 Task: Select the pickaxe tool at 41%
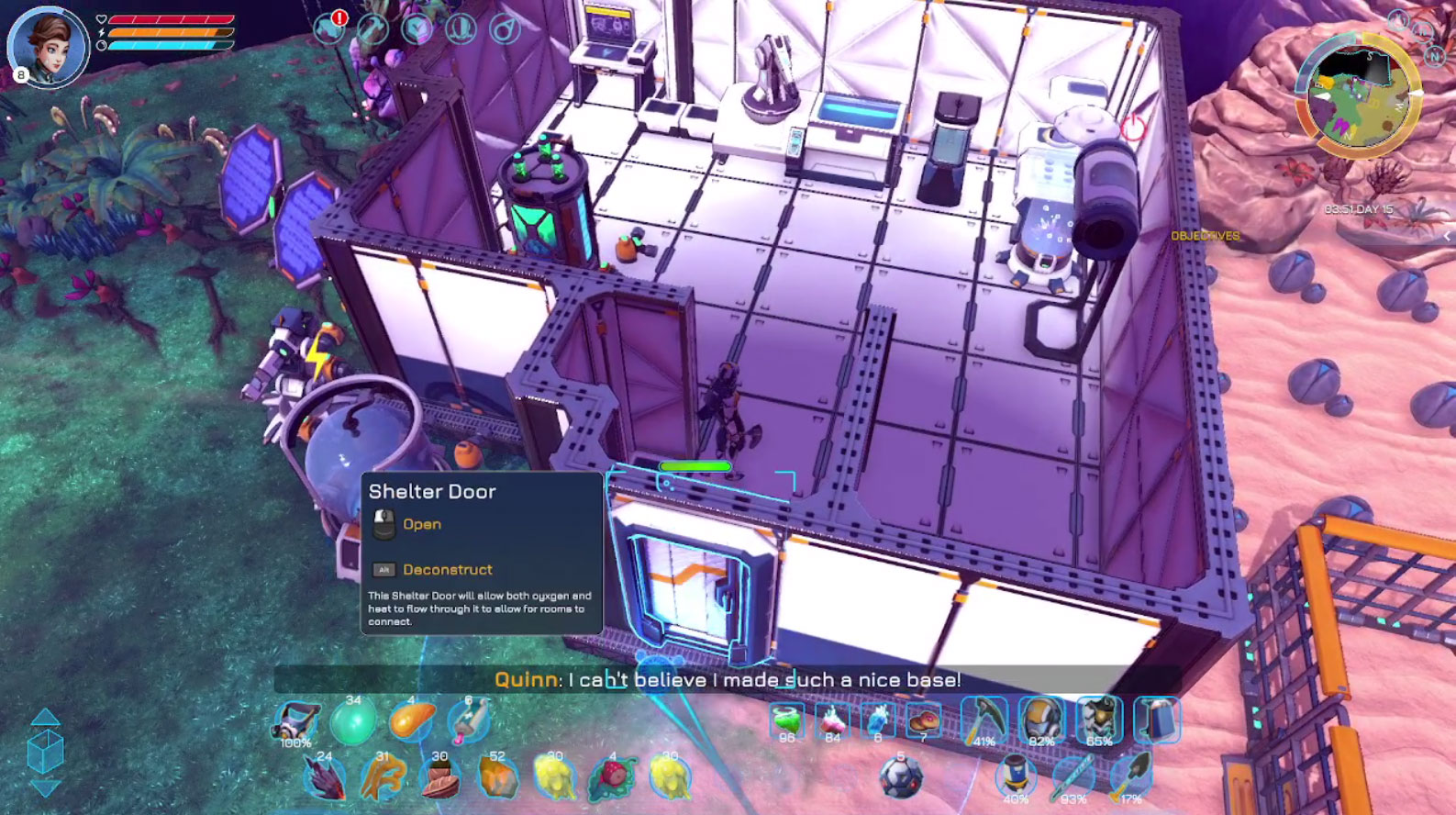point(984,720)
